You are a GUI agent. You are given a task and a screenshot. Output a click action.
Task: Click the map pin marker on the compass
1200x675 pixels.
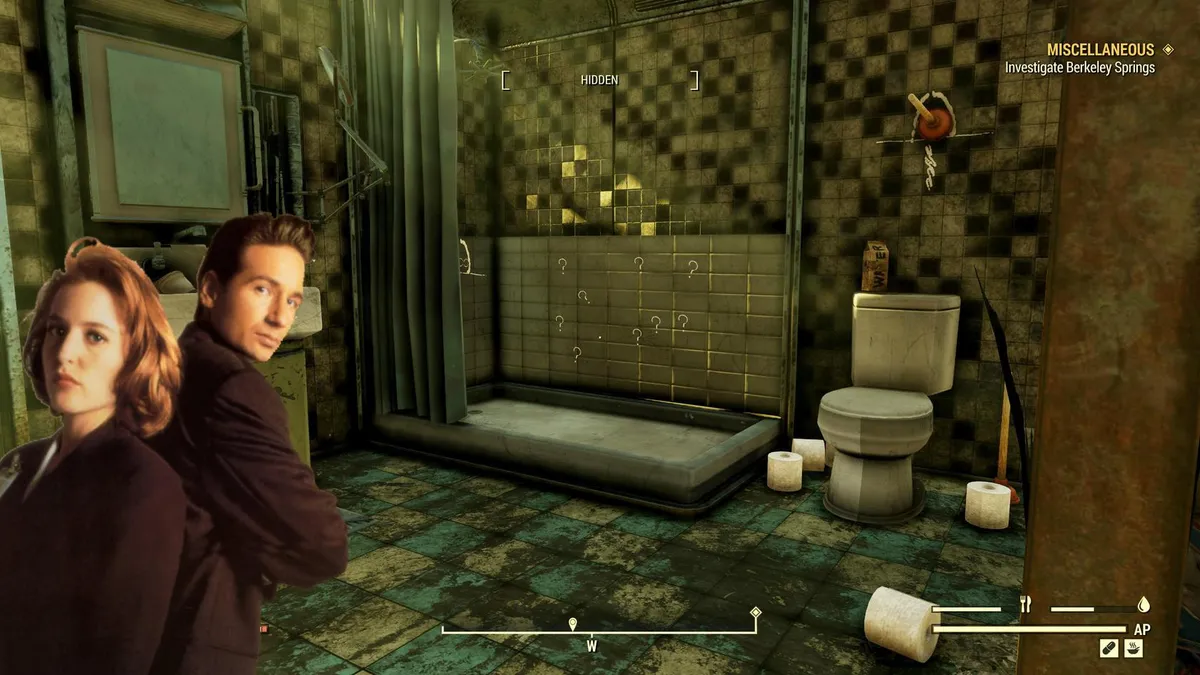572,624
